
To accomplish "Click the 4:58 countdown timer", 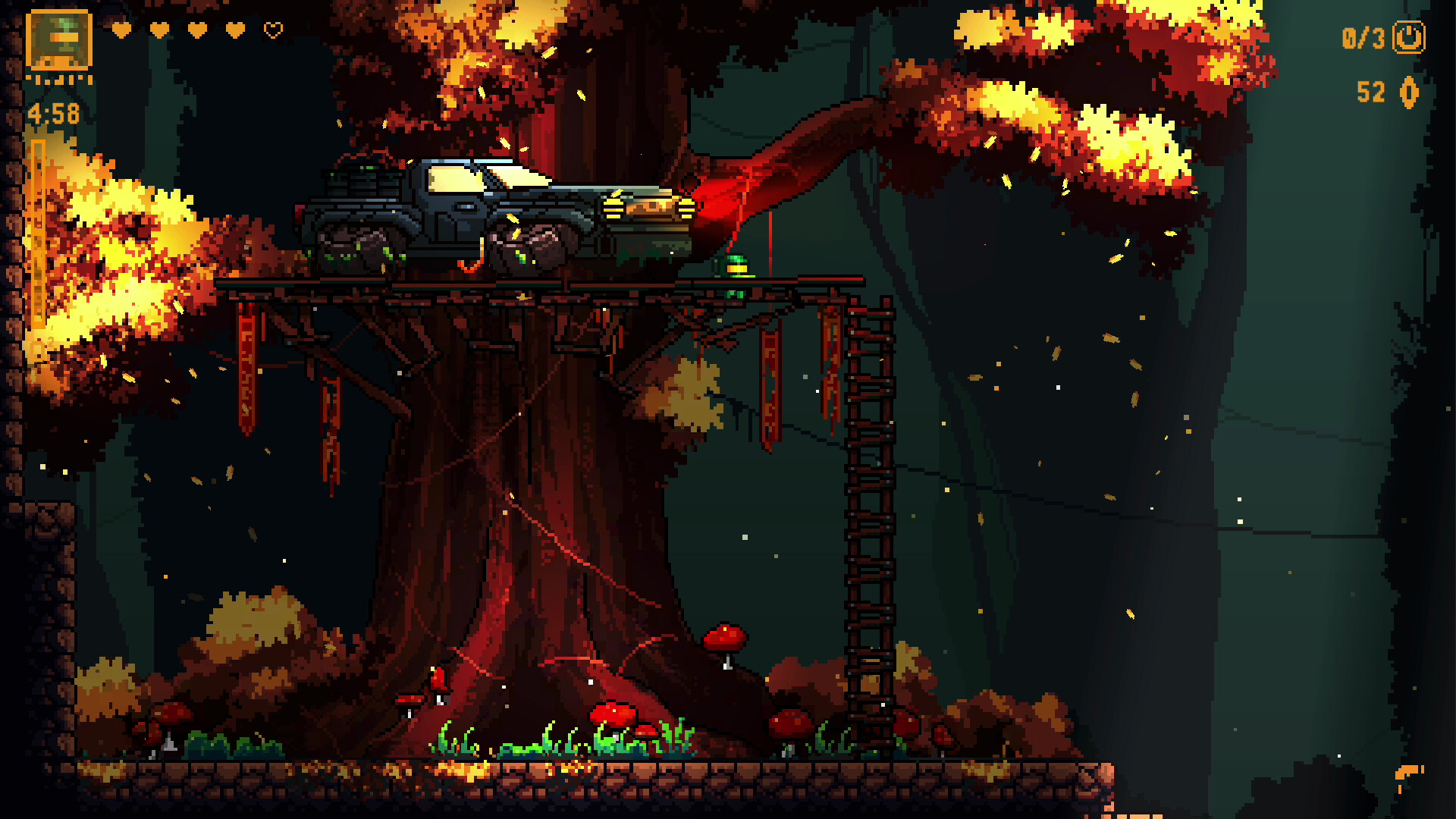I will [52, 112].
